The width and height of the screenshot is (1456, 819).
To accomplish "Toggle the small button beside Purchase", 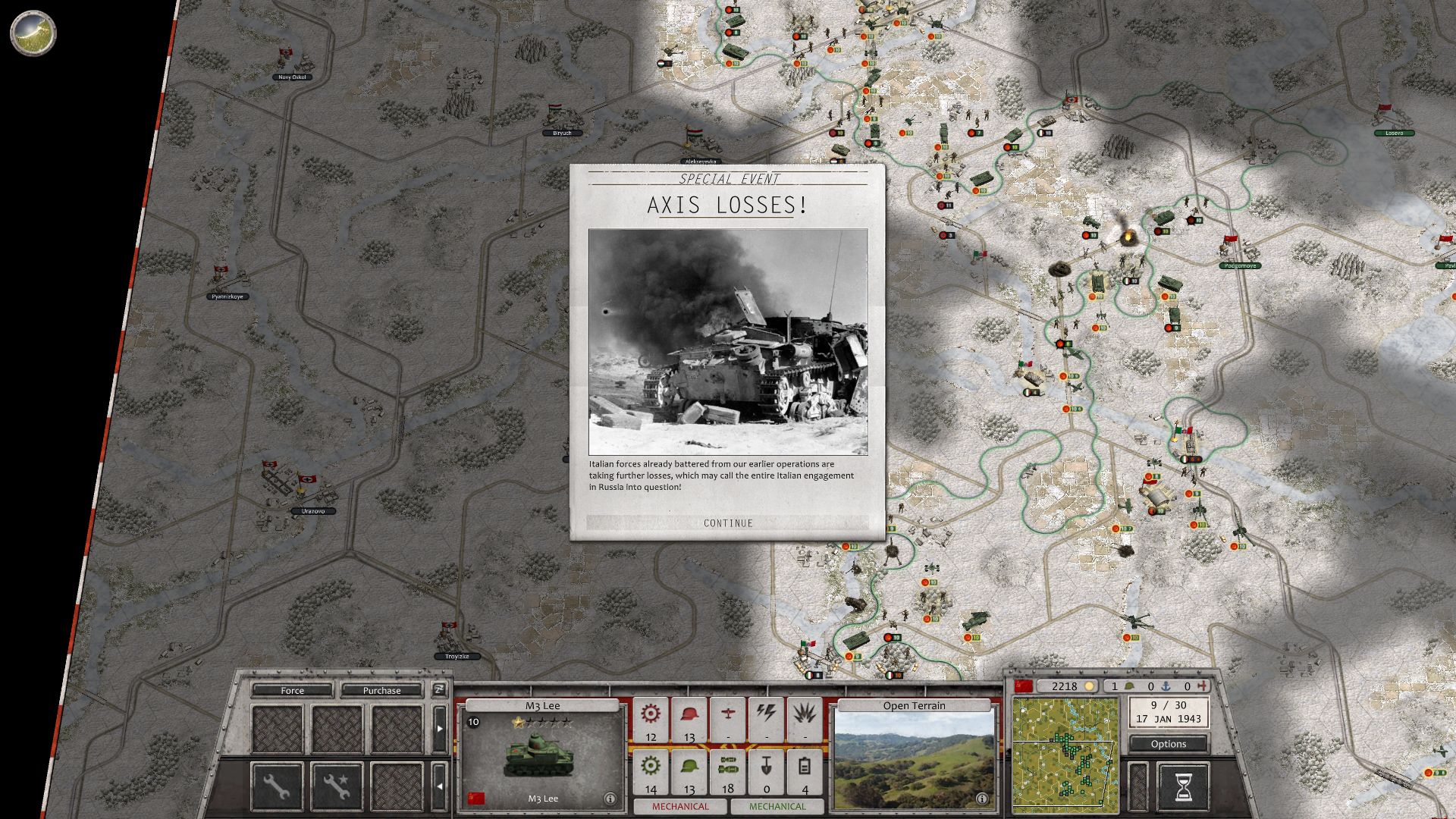I will [x=438, y=690].
